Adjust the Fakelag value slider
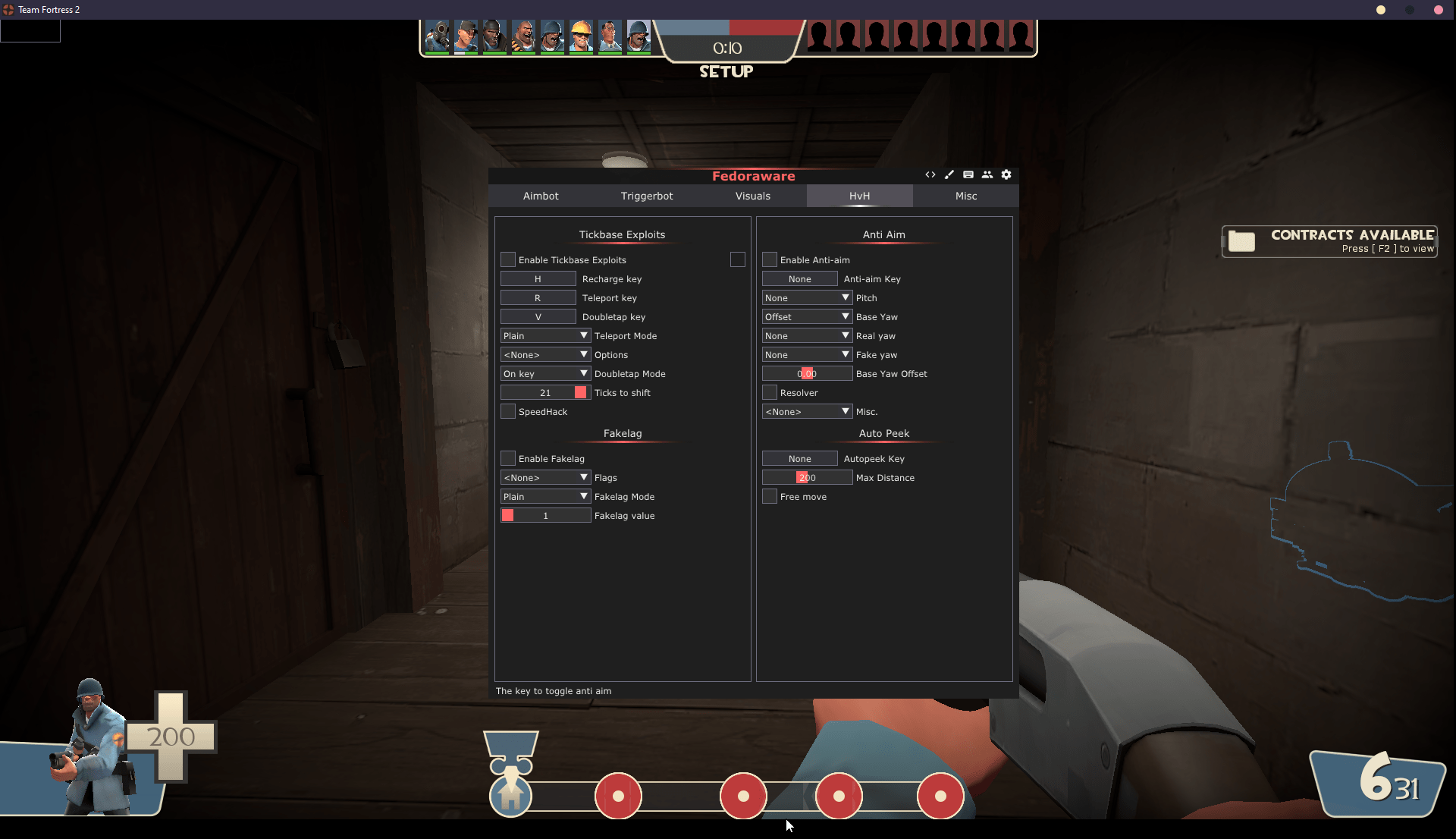The height and width of the screenshot is (839, 1456). pos(545,515)
